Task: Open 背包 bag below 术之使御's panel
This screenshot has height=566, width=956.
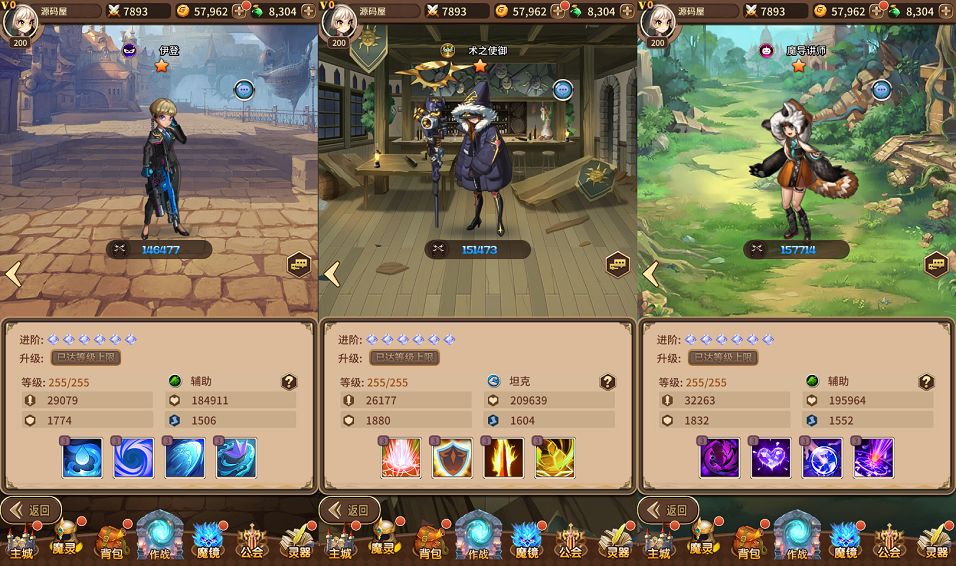Action: (430, 542)
